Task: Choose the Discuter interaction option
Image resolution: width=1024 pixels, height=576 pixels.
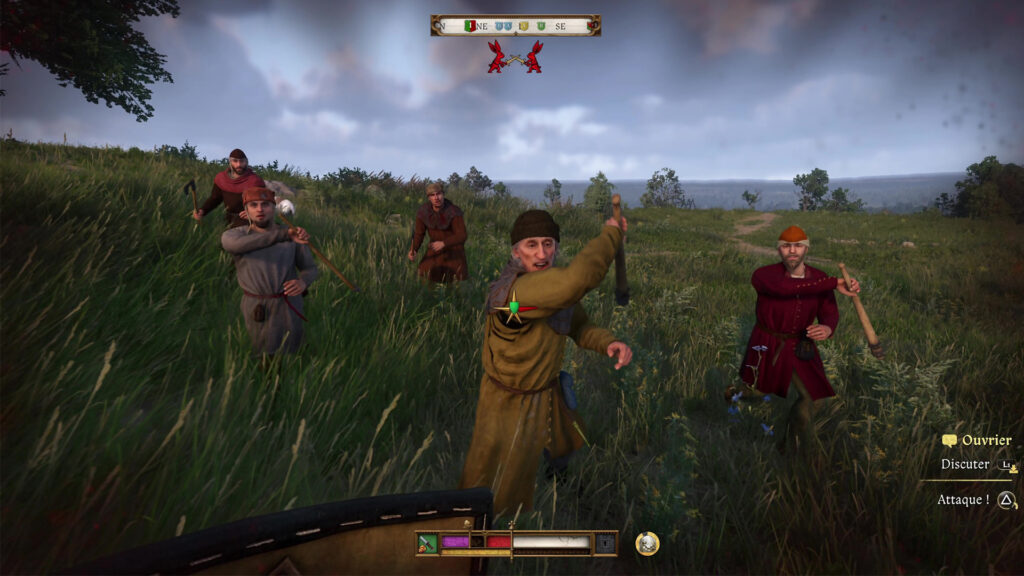Action: 965,464
